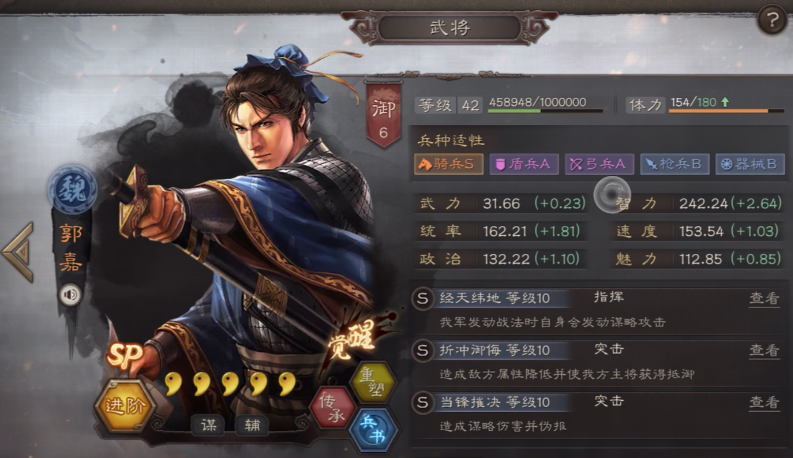The image size is (793, 458).
Task: Tap the 辅 support tag
Action: click(251, 424)
